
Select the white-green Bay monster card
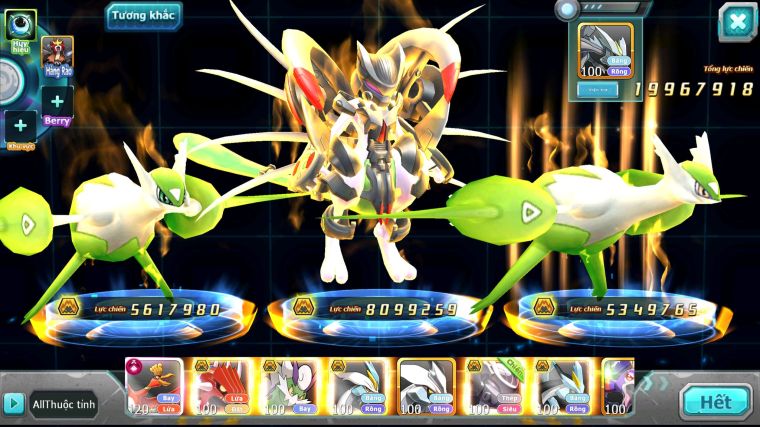(x=290, y=386)
